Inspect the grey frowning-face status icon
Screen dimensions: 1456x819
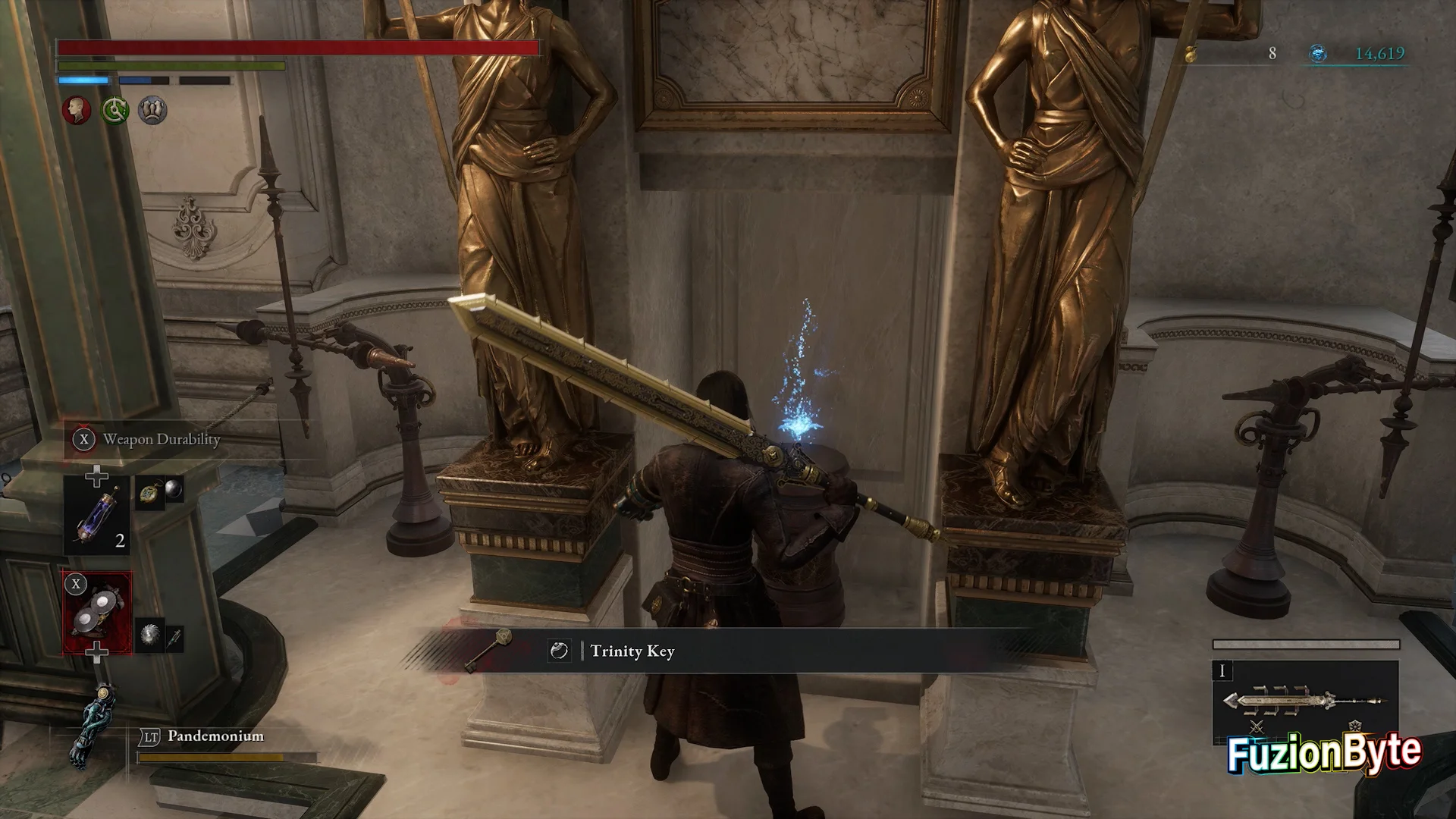(153, 111)
